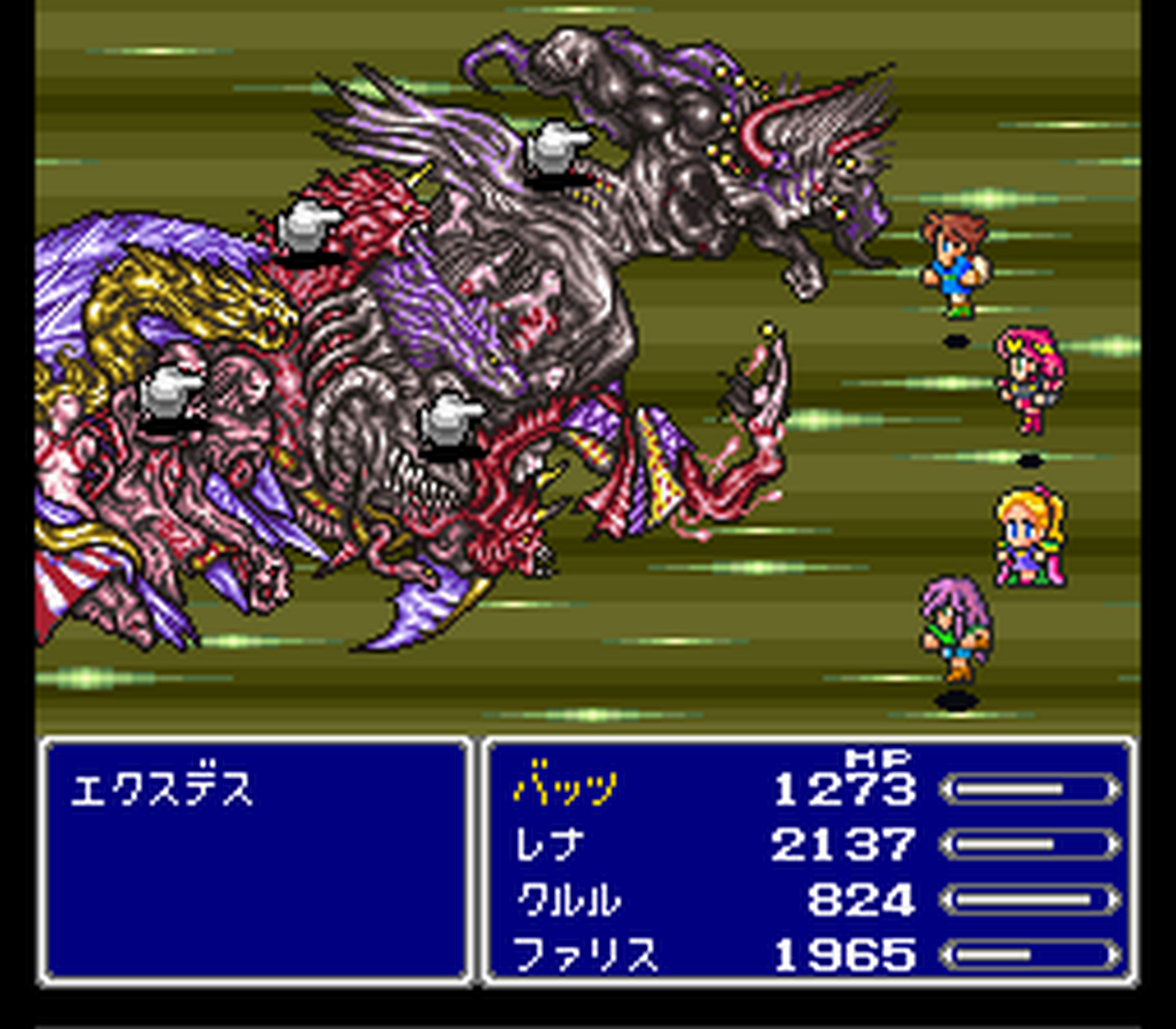Click party member ファリス in the status list
The width and height of the screenshot is (1176, 1029).
click(x=585, y=955)
